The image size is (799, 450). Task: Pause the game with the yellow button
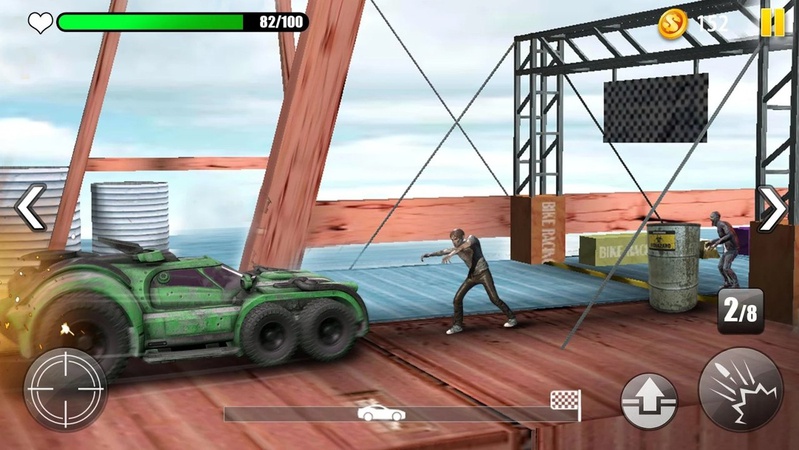pyautogui.click(x=773, y=22)
